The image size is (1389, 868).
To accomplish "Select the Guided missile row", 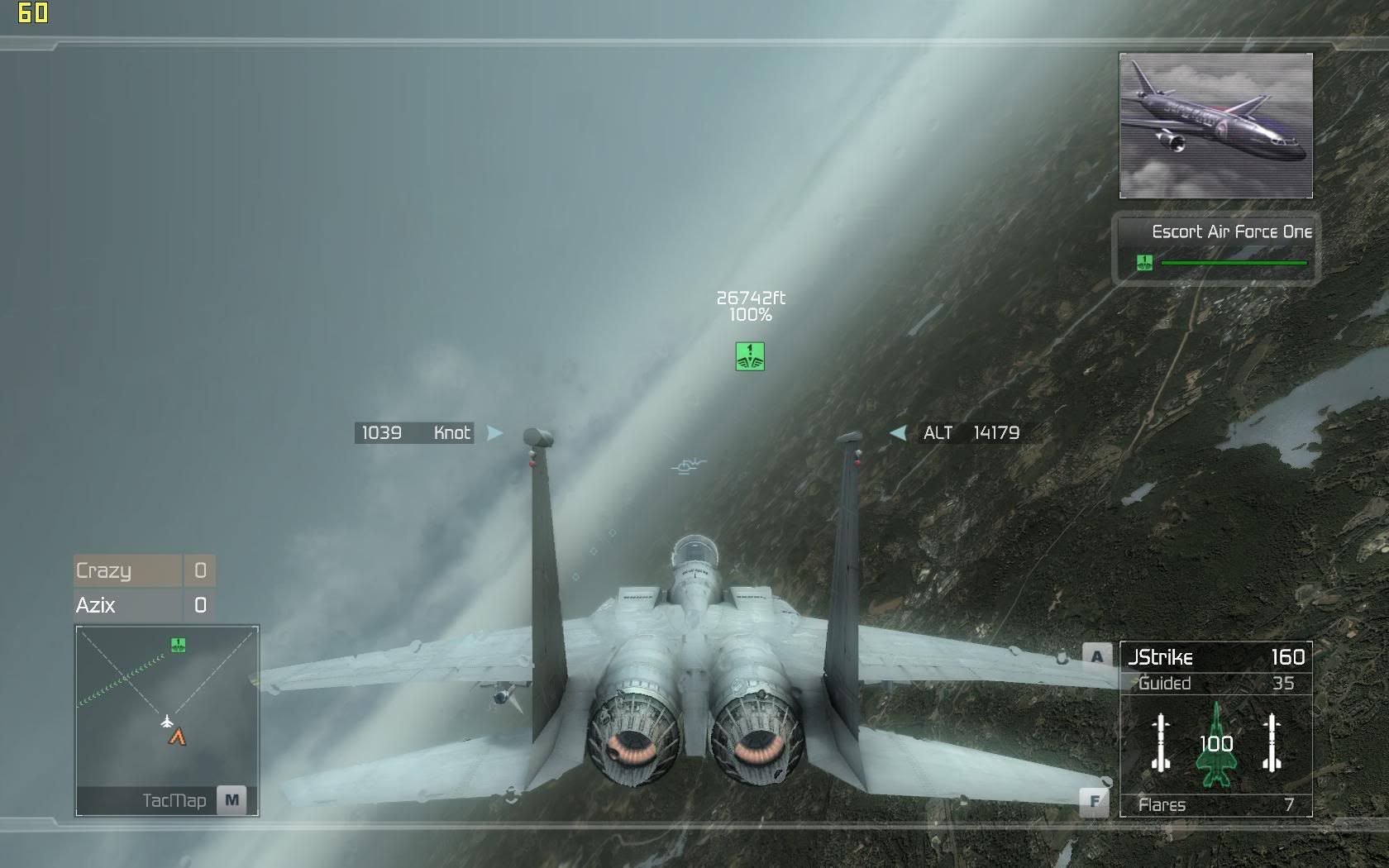I will click(1215, 684).
